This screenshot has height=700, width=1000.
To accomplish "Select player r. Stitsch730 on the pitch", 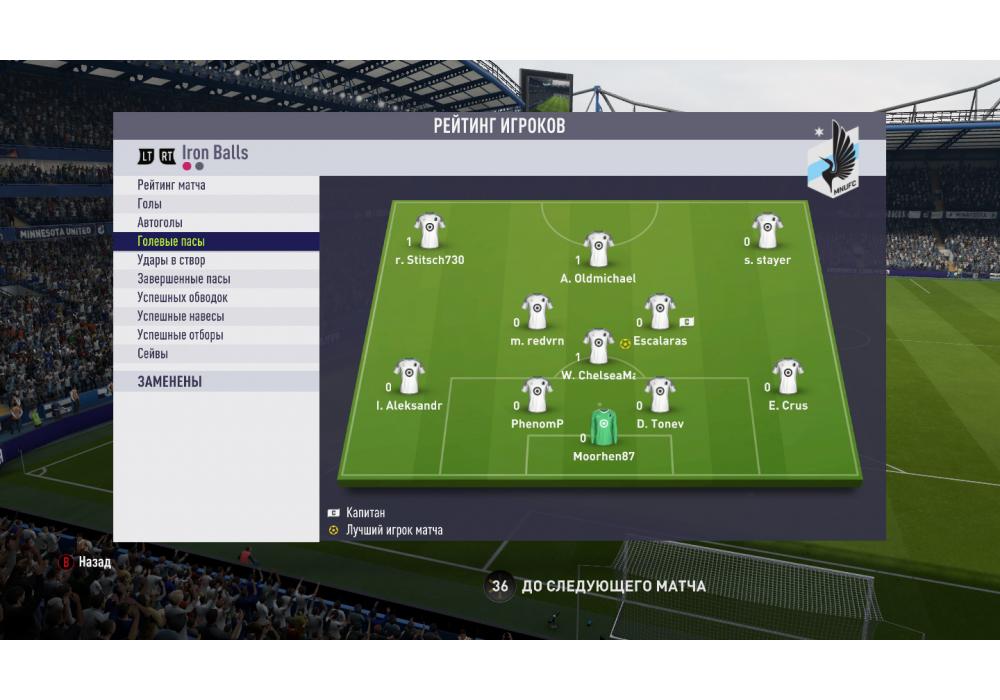I will 430,232.
